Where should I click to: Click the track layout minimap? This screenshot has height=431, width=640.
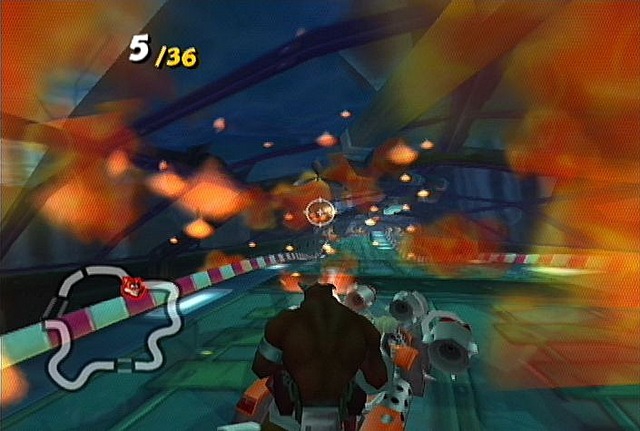pyautogui.click(x=112, y=330)
